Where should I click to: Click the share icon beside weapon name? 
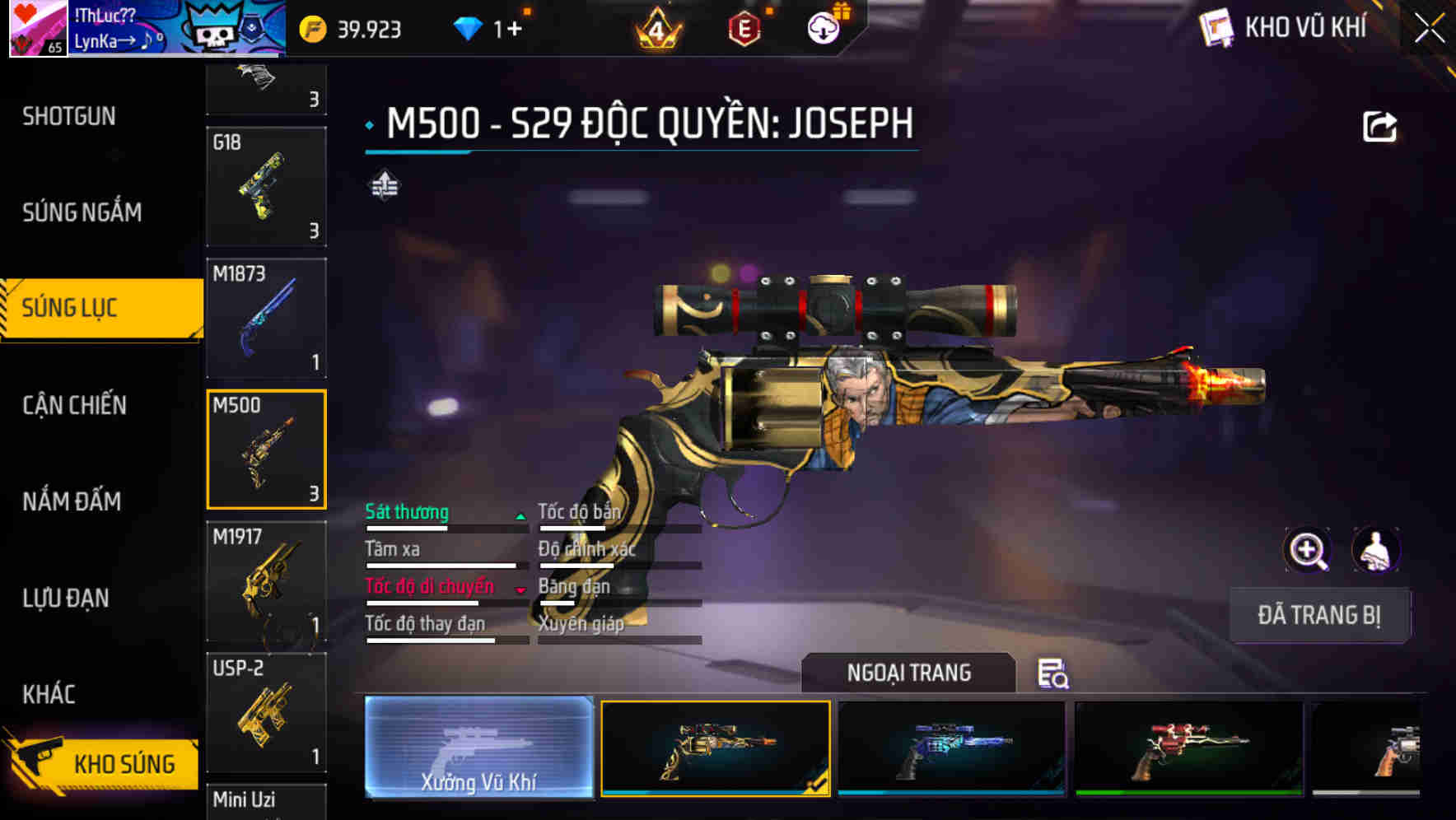(x=1380, y=124)
